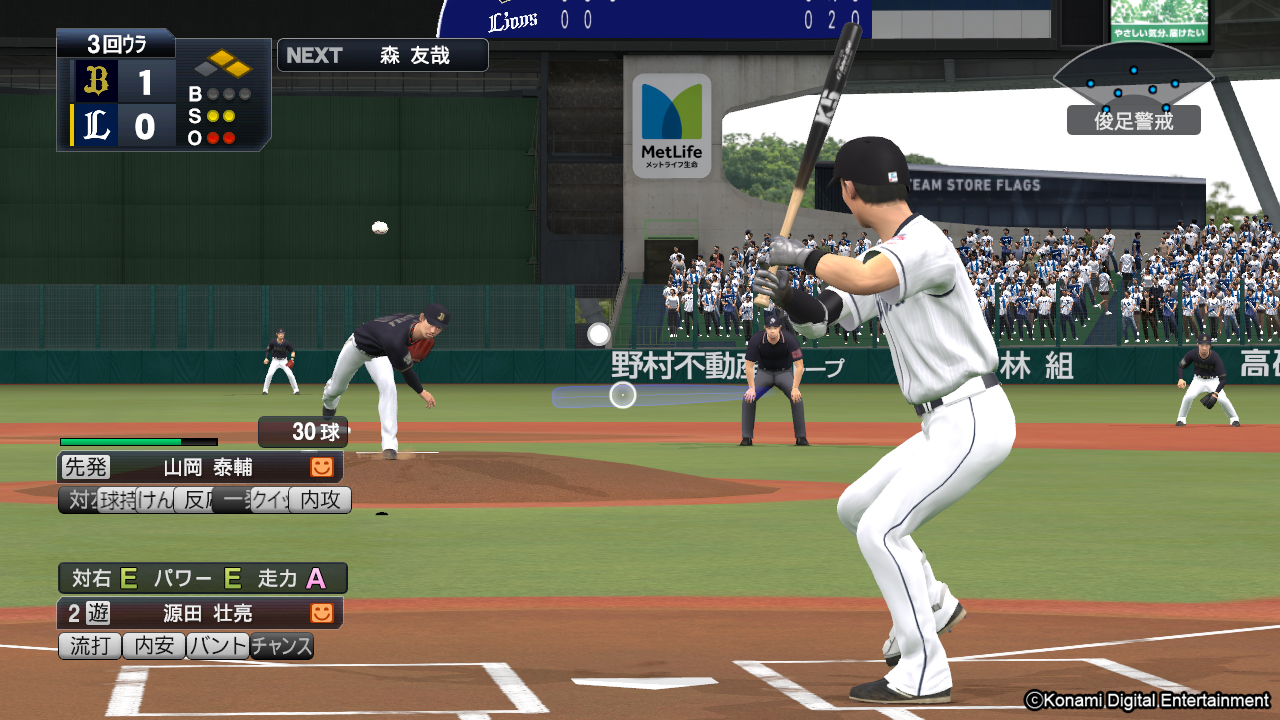Select batter 源田's condition smiley icon
The width and height of the screenshot is (1280, 720).
(x=321, y=613)
